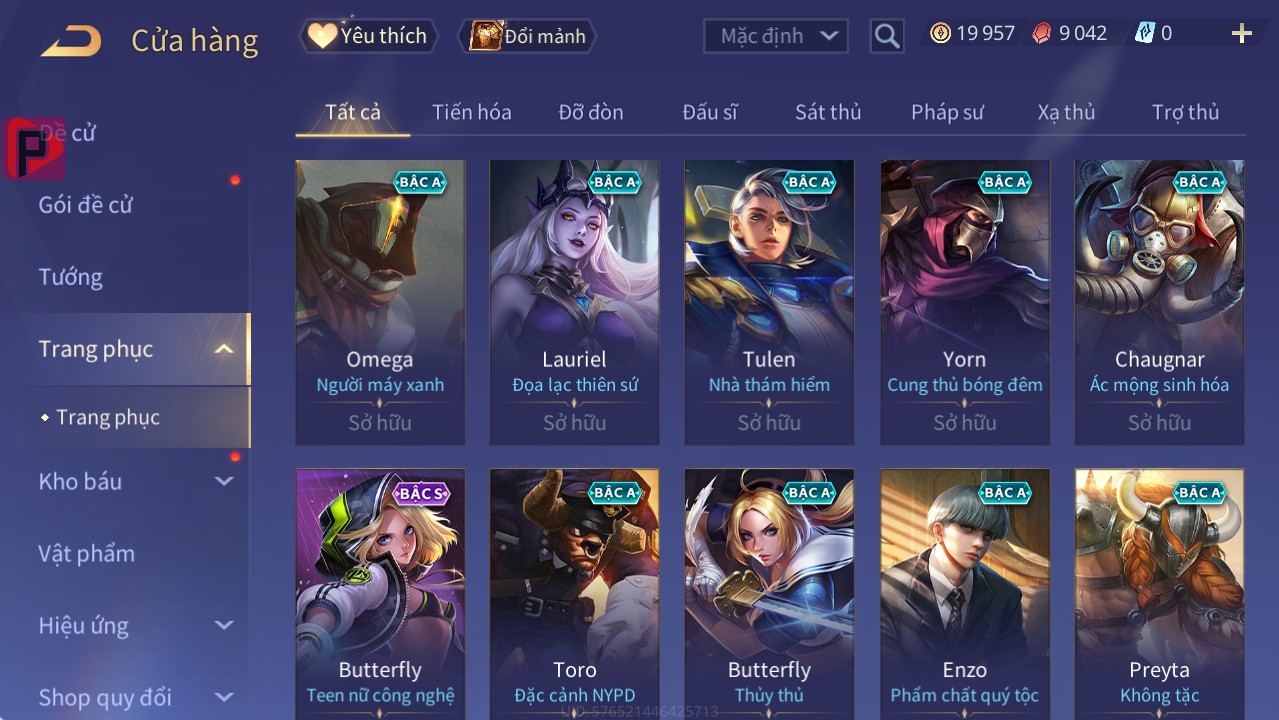Open the Yêu thích favorites filter
Screen dimensions: 1279x720
(x=369, y=36)
